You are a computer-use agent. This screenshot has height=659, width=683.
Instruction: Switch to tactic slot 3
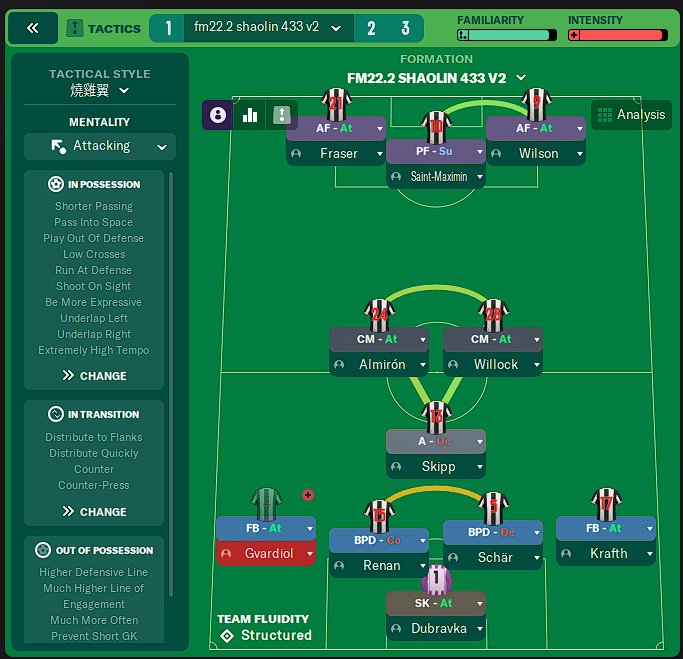click(405, 28)
